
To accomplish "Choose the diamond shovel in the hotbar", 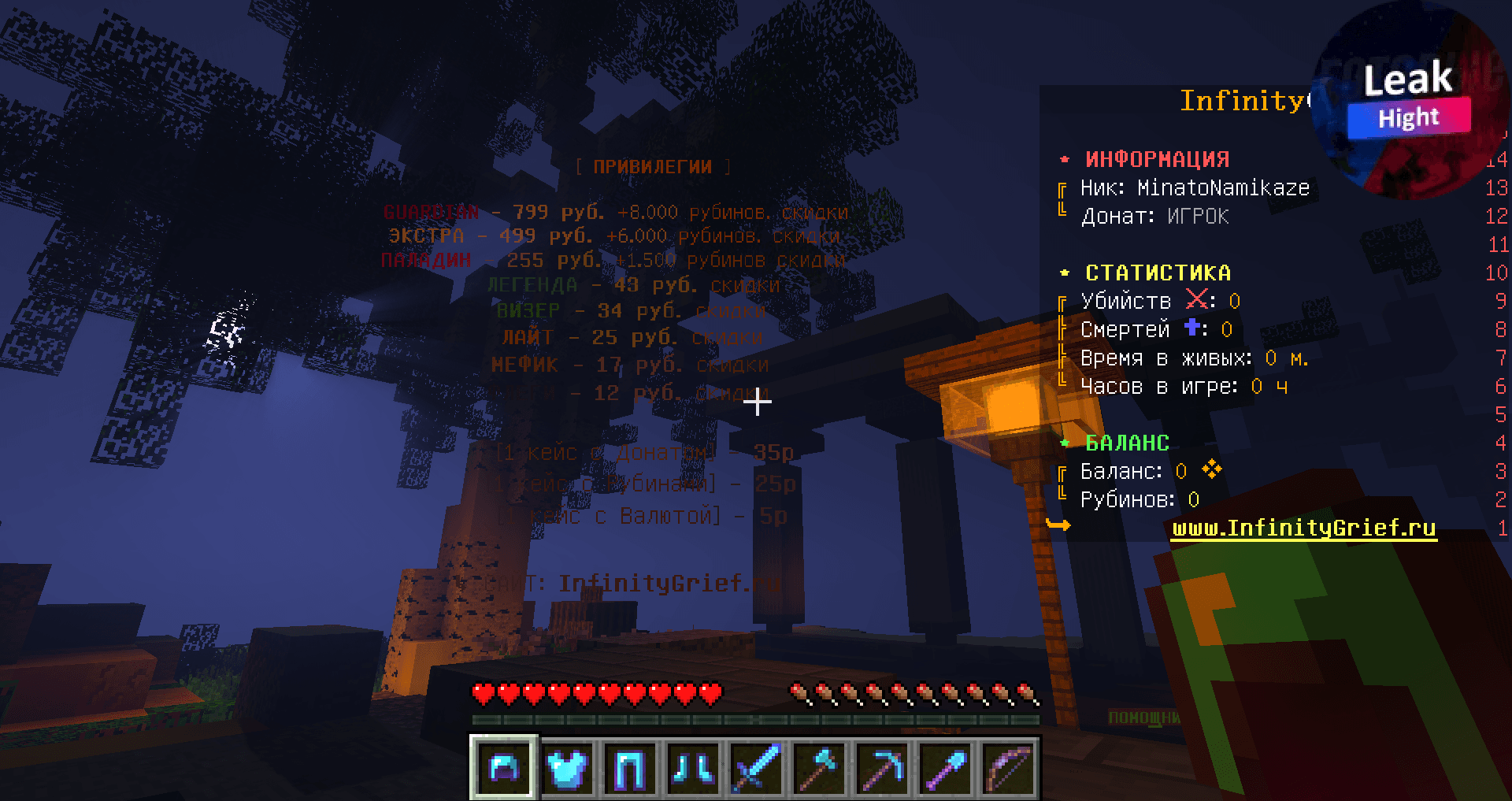I will click(945, 767).
